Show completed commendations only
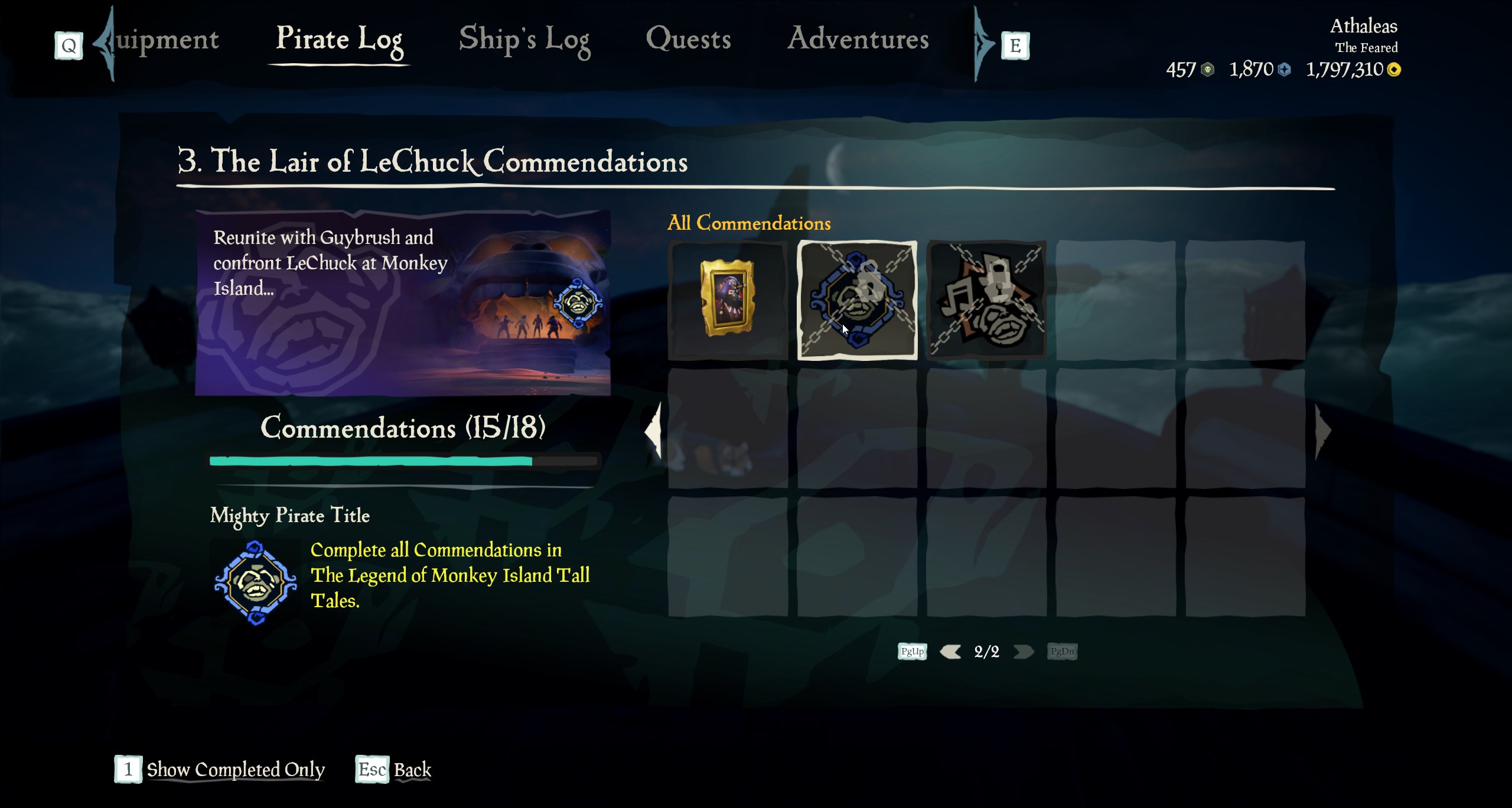The height and width of the screenshot is (808, 1512). (235, 770)
